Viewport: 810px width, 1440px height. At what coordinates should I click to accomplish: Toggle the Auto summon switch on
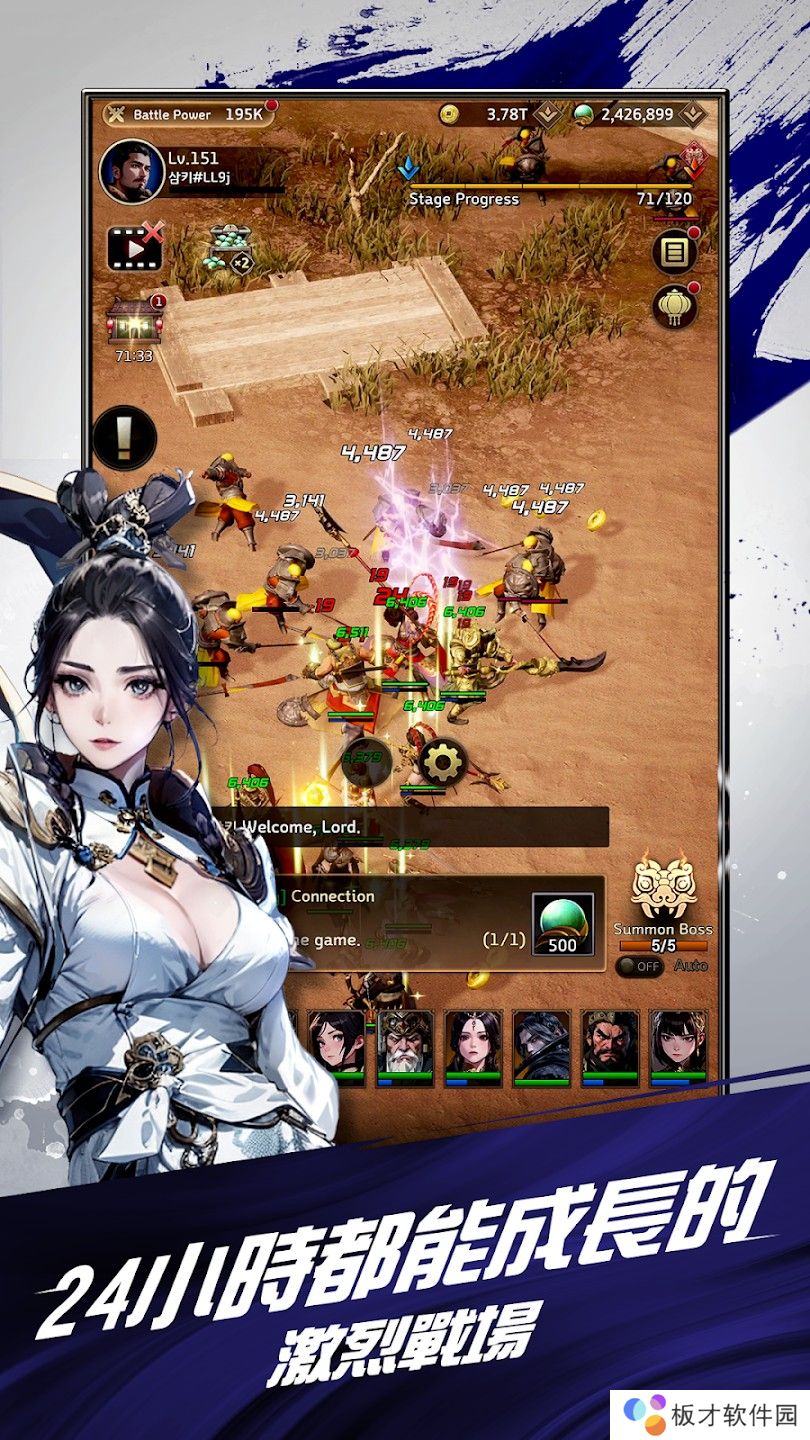pyautogui.click(x=639, y=967)
